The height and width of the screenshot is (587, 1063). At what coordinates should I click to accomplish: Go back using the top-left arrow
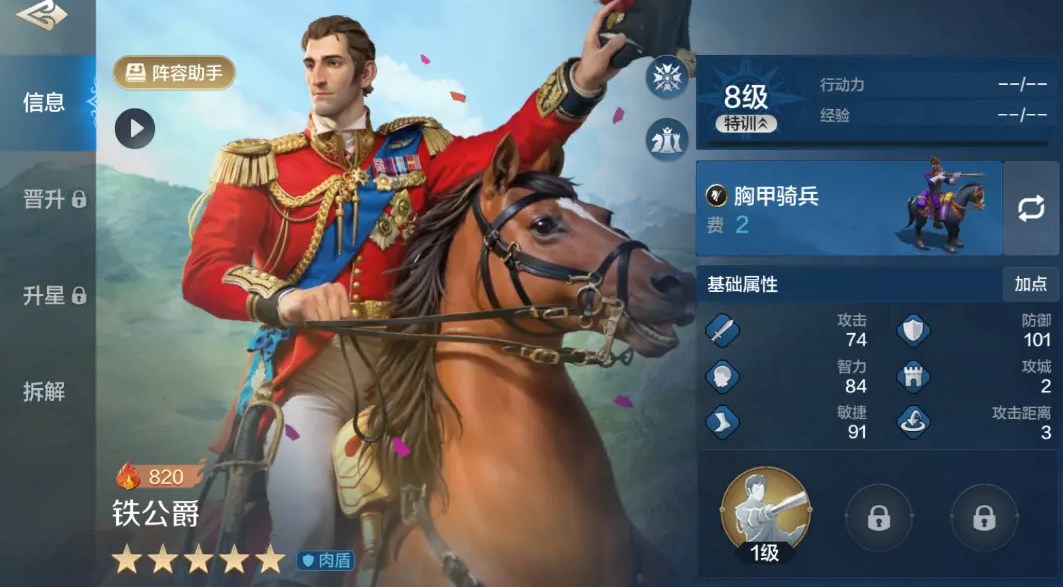tap(41, 15)
